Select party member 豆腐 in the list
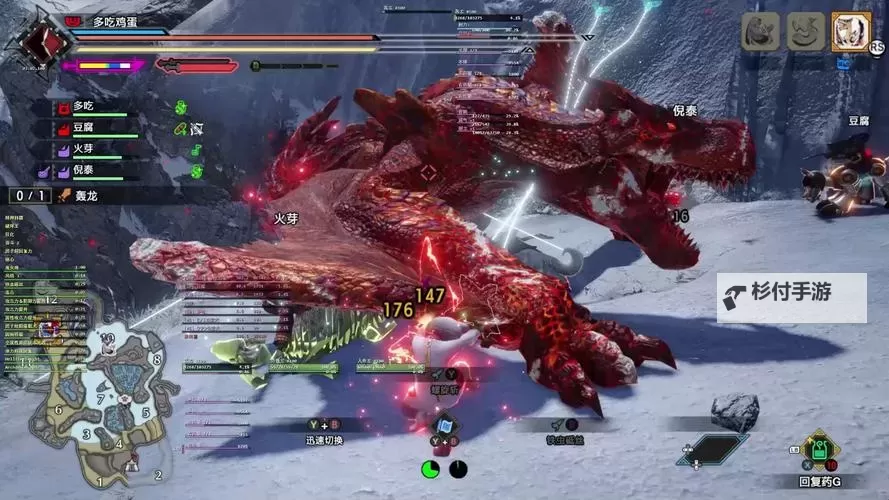Viewport: 889px width, 500px height. click(x=84, y=127)
